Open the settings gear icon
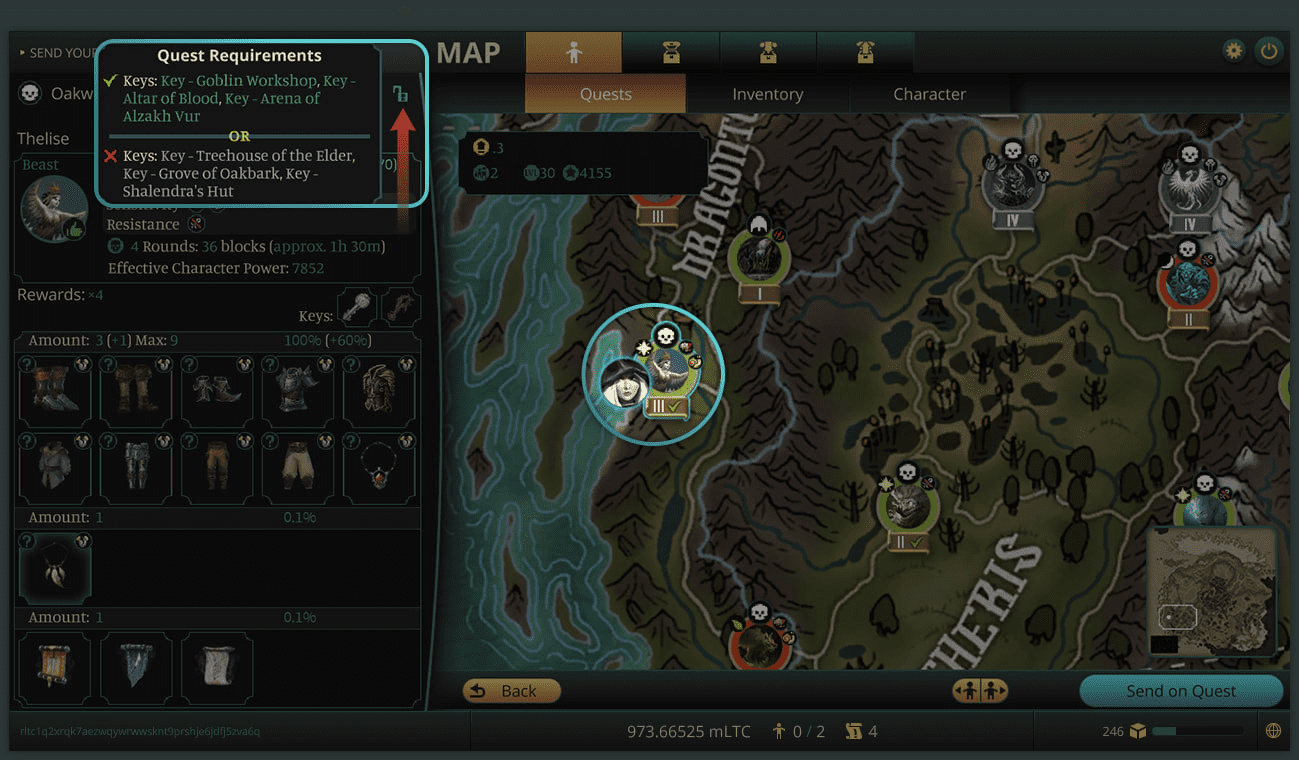Image resolution: width=1299 pixels, height=760 pixels. click(1234, 51)
